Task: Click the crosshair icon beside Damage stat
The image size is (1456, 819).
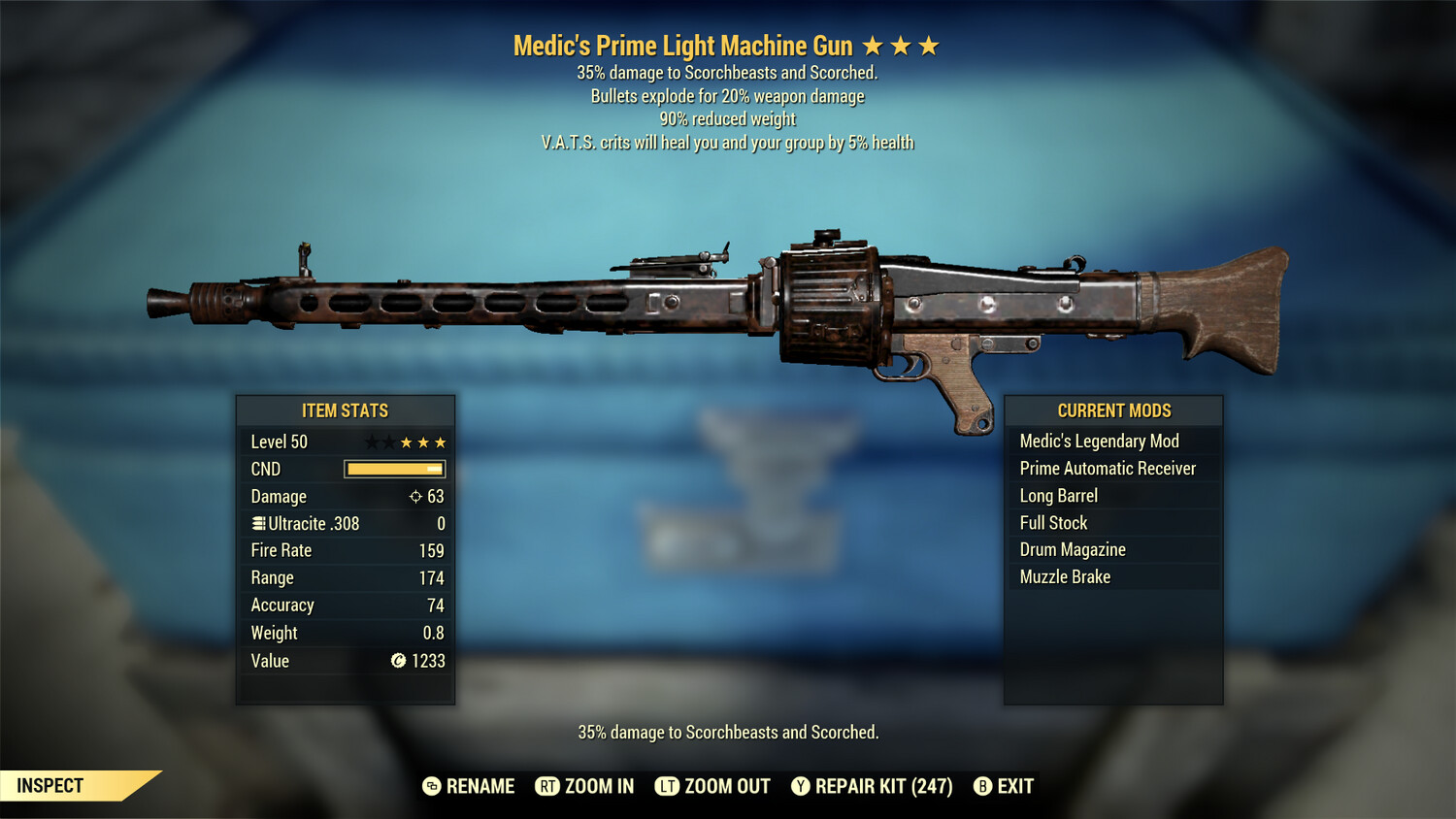Action: pos(415,496)
